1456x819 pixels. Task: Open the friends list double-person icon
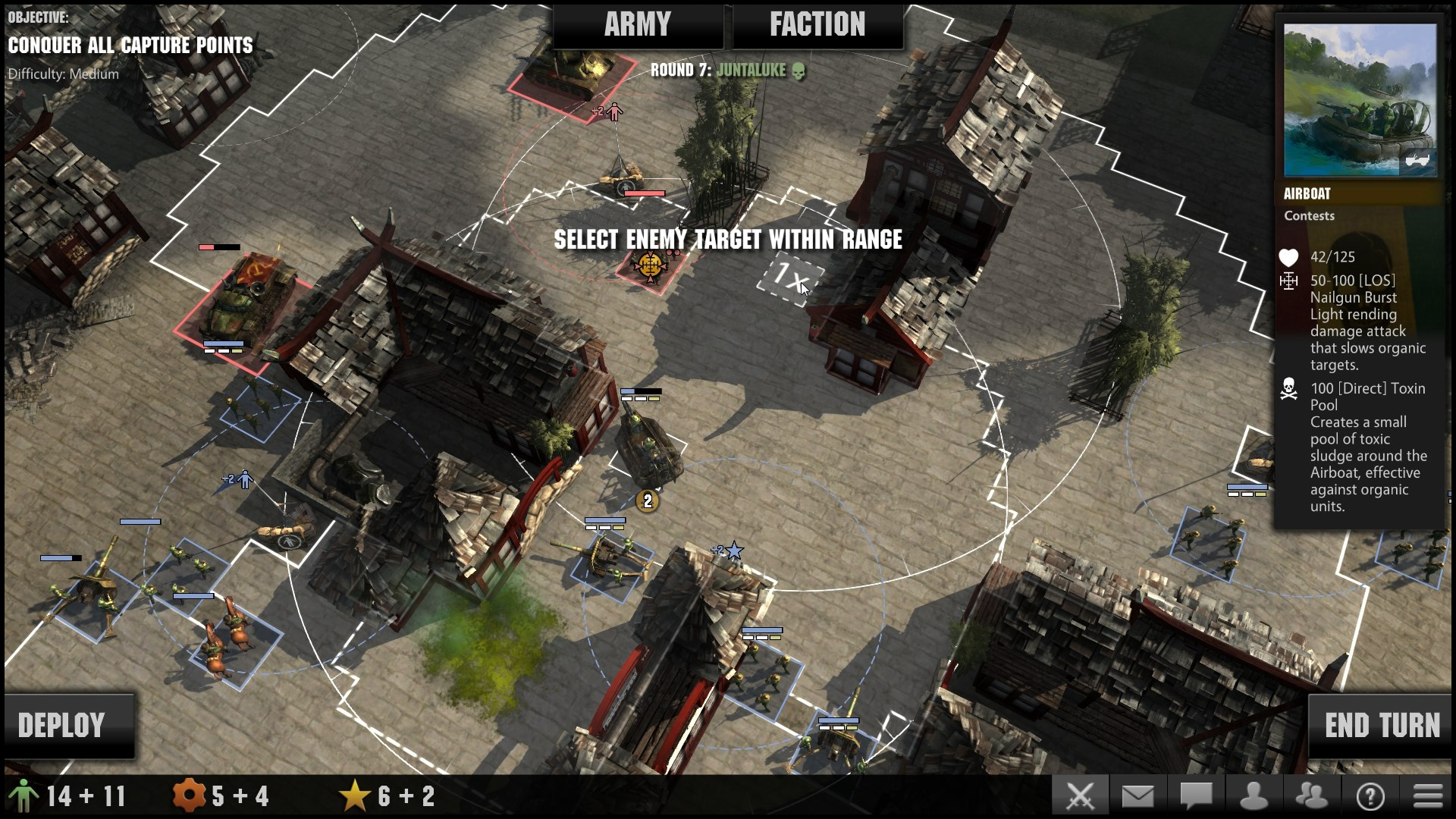(x=1310, y=795)
